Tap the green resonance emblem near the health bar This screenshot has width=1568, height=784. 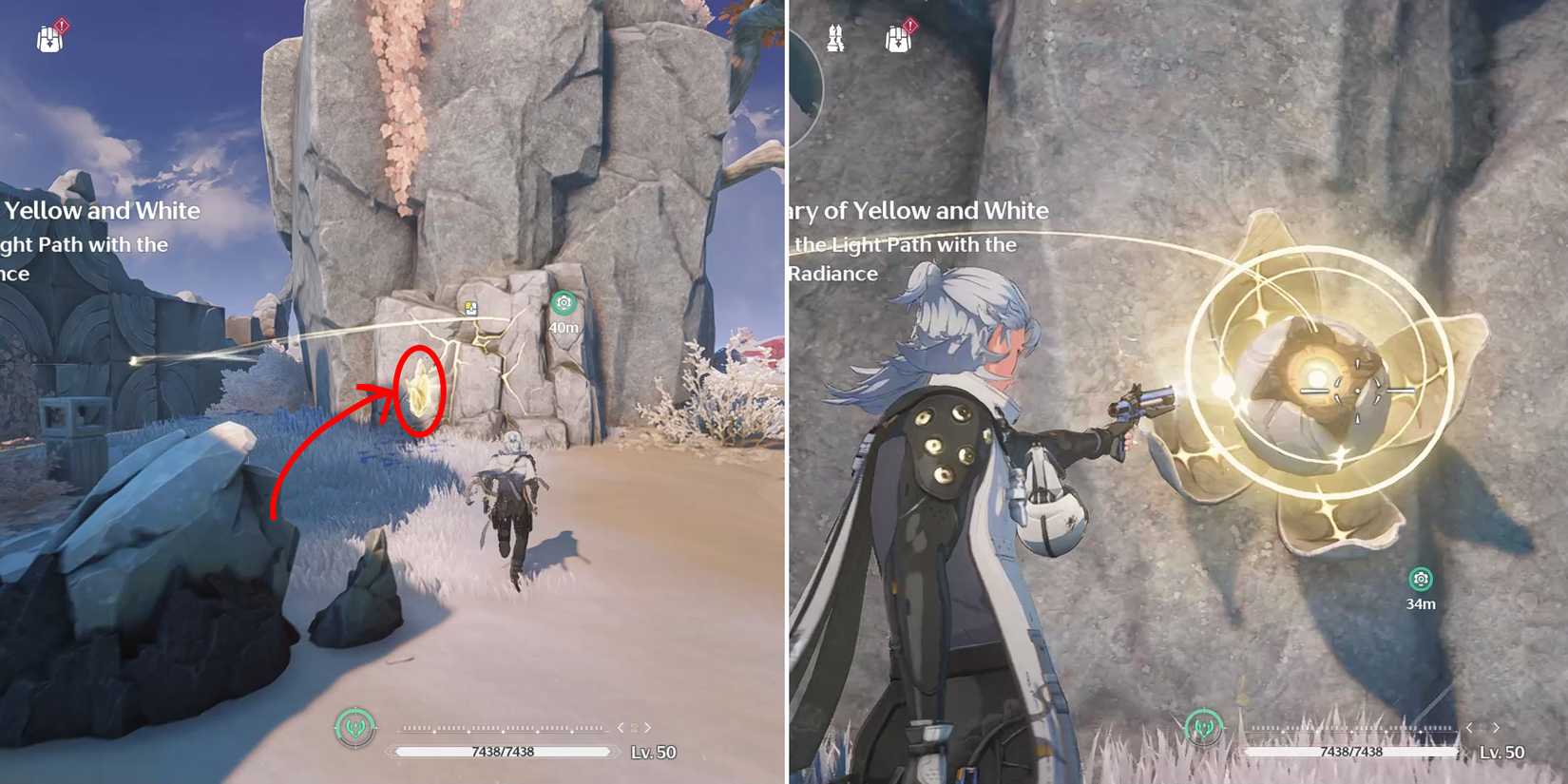[354, 727]
